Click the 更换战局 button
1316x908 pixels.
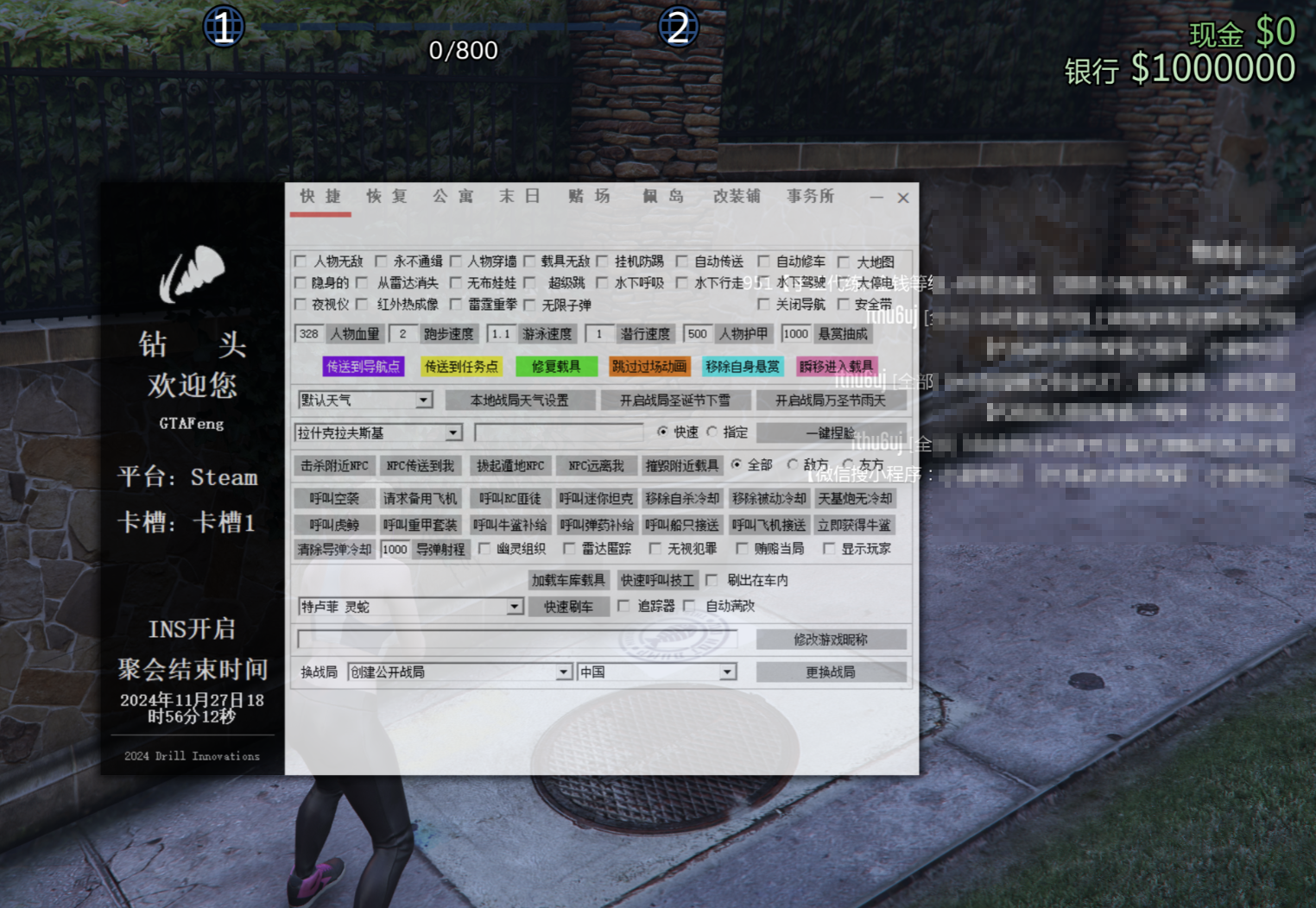(831, 672)
